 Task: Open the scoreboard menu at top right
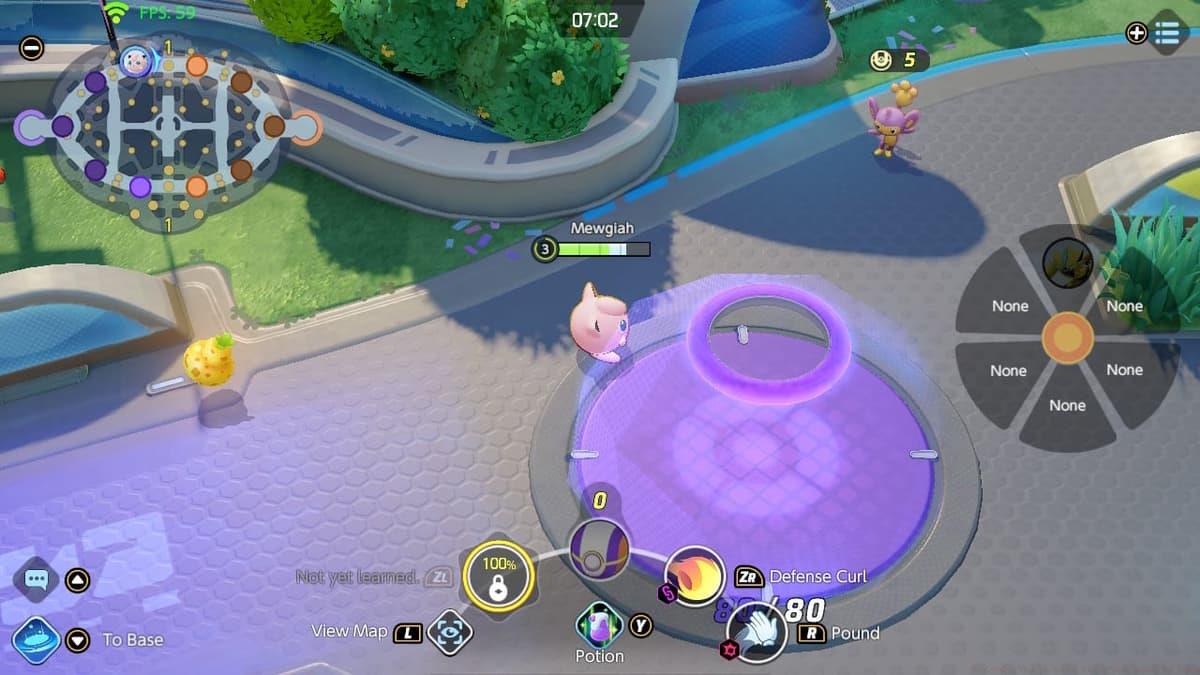pyautogui.click(x=1166, y=33)
